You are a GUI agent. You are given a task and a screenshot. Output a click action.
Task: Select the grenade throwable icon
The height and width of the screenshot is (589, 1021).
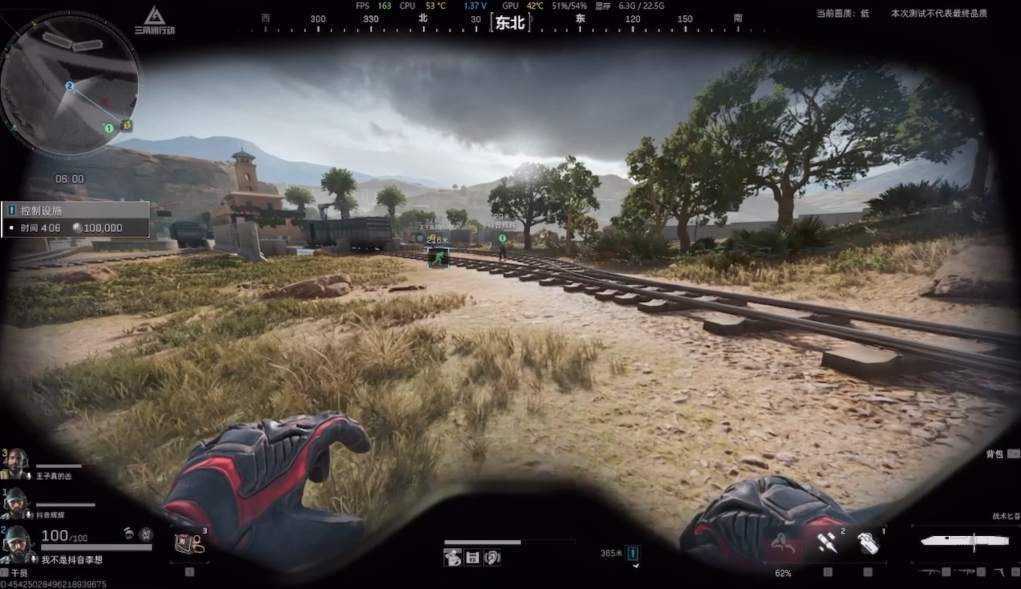[x=867, y=543]
